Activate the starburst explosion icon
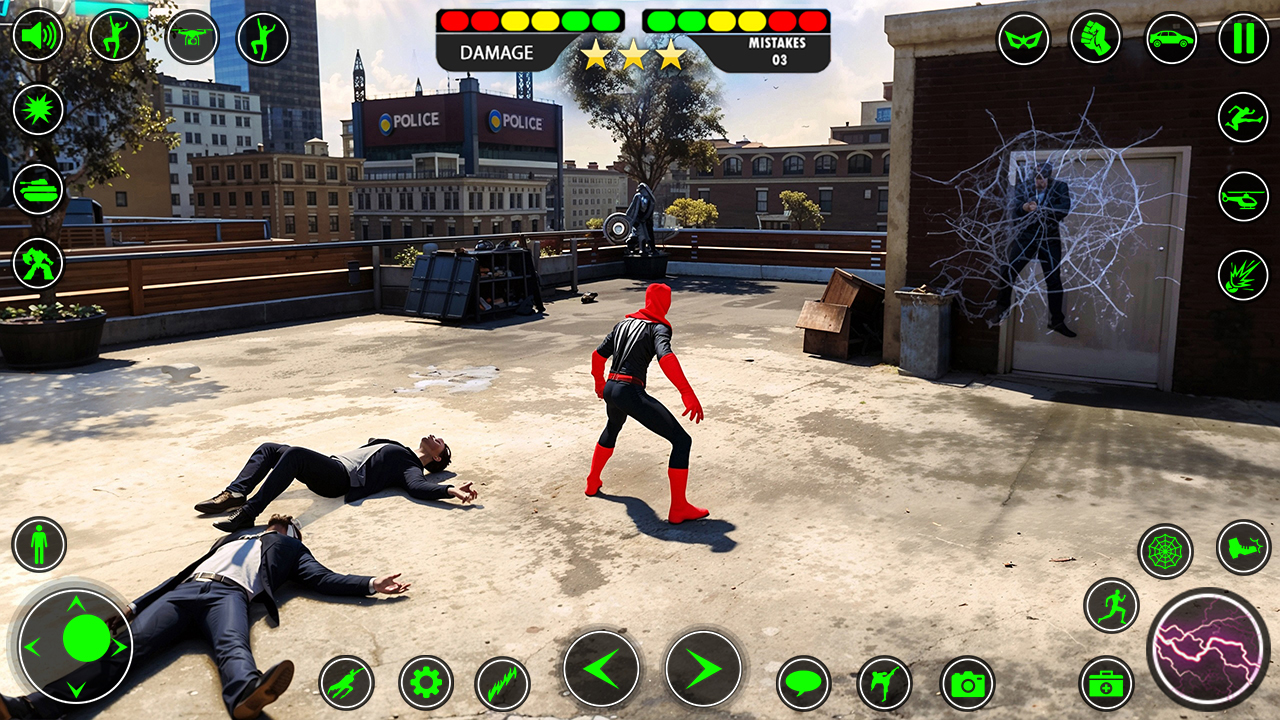Viewport: 1280px width, 720px height. tap(38, 109)
